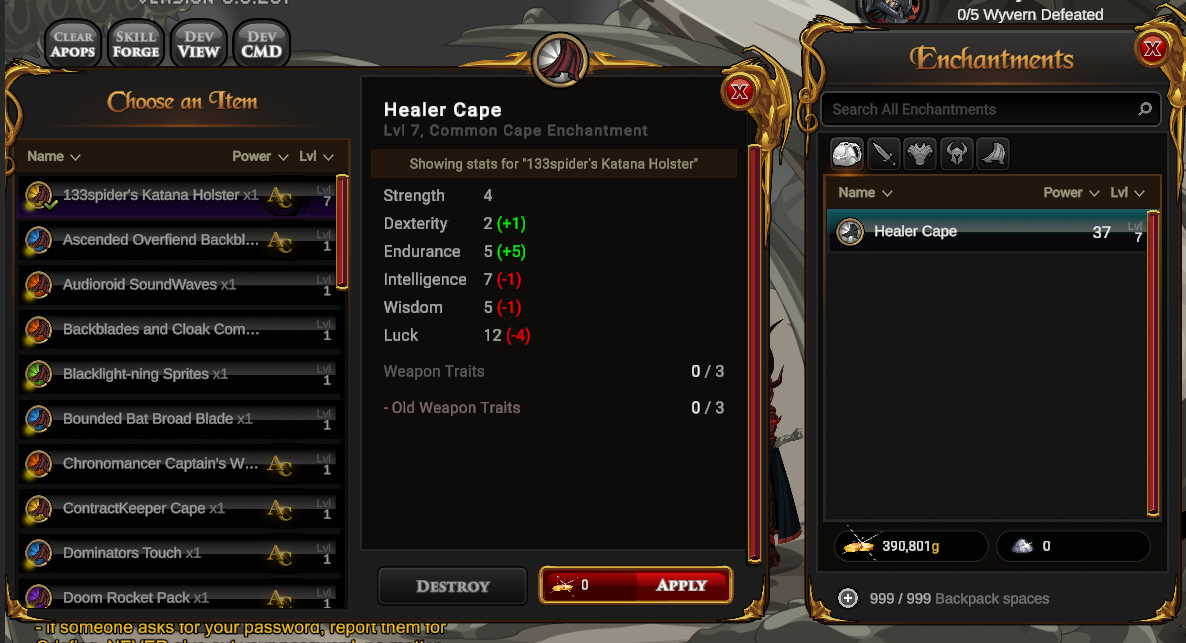The width and height of the screenshot is (1186, 643).
Task: Close the Choose an Item panel
Action: (x=740, y=93)
